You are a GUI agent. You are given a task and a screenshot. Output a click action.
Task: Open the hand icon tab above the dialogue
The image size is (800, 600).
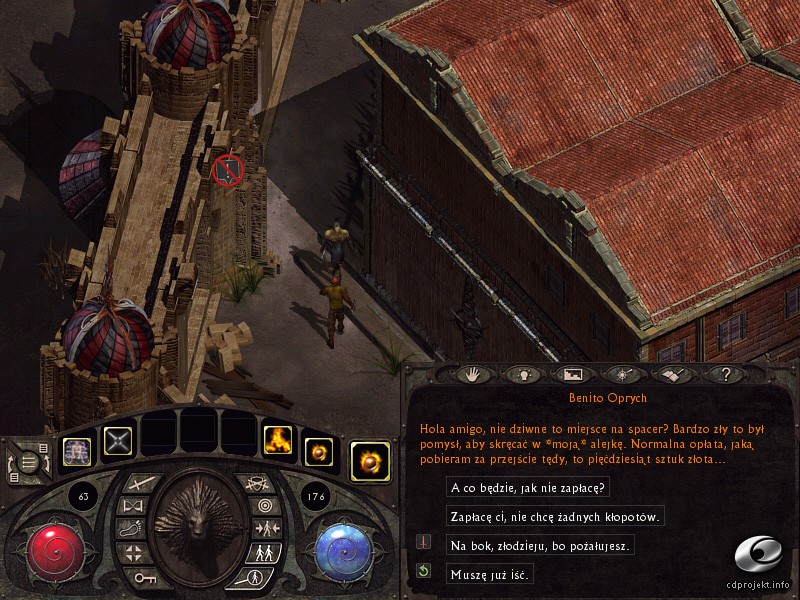tap(470, 374)
